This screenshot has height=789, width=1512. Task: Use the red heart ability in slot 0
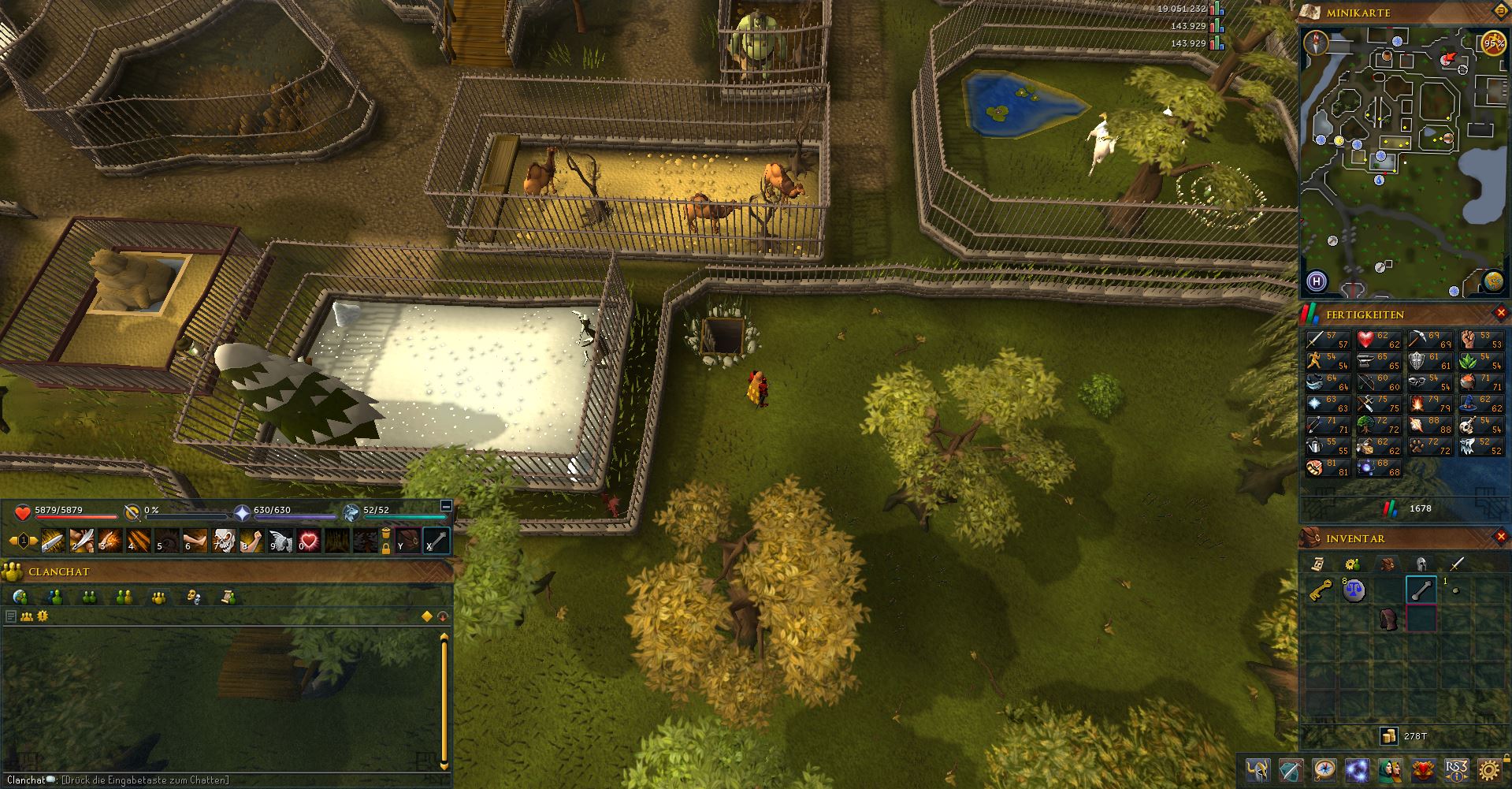[309, 542]
